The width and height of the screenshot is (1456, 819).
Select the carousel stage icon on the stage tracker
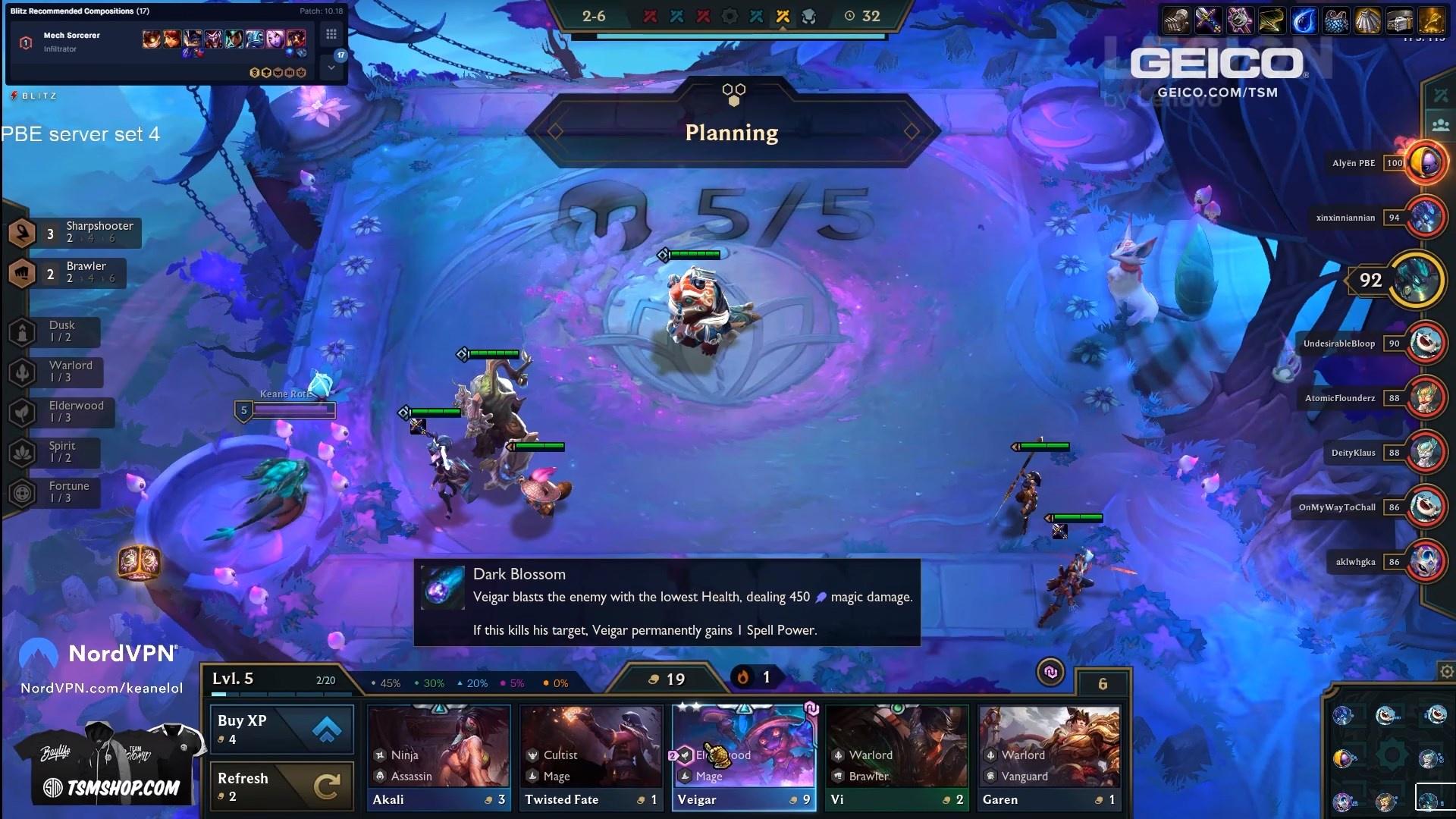730,17
